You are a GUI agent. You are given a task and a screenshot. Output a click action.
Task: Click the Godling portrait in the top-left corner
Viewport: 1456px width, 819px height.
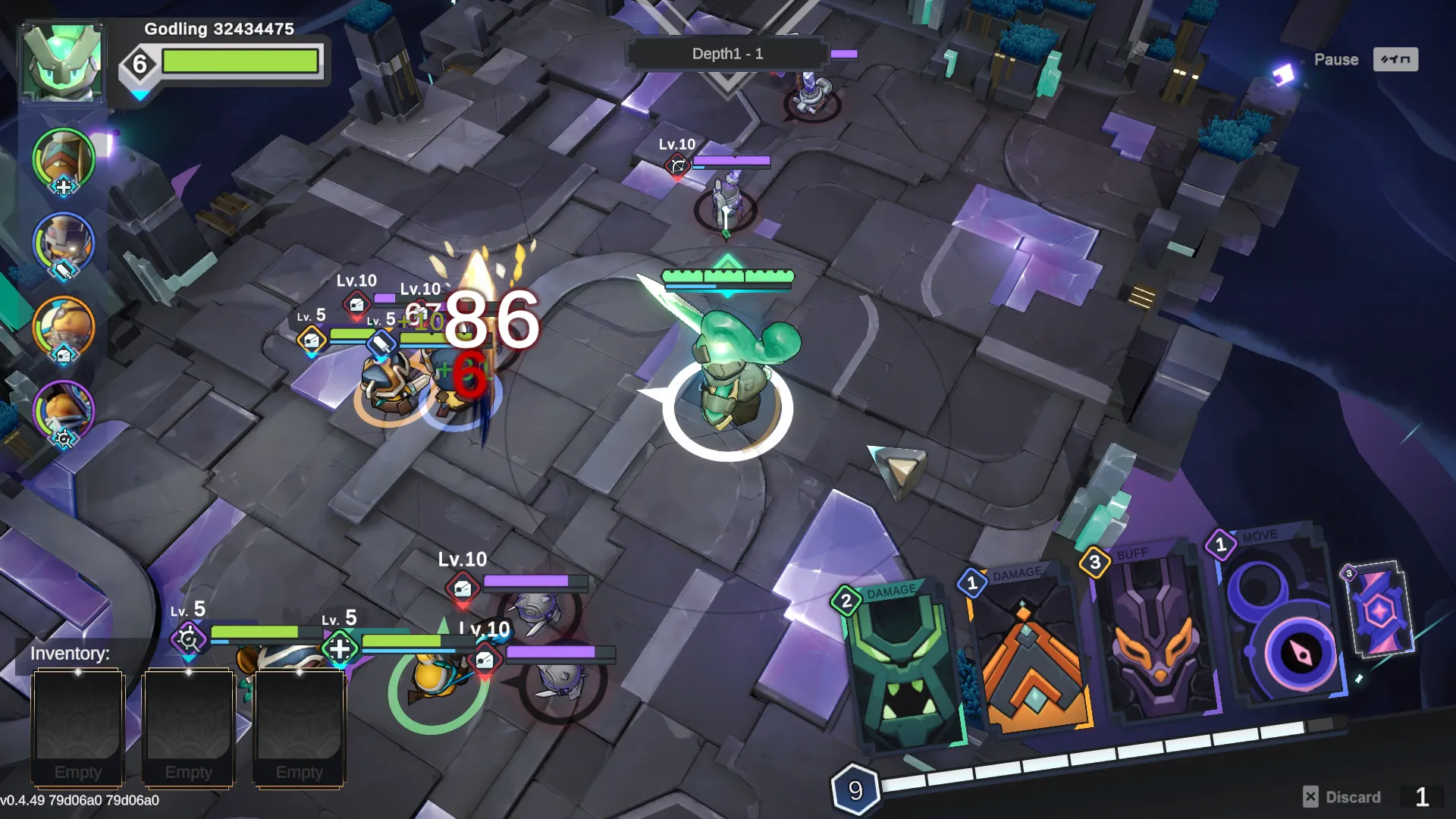tap(62, 61)
